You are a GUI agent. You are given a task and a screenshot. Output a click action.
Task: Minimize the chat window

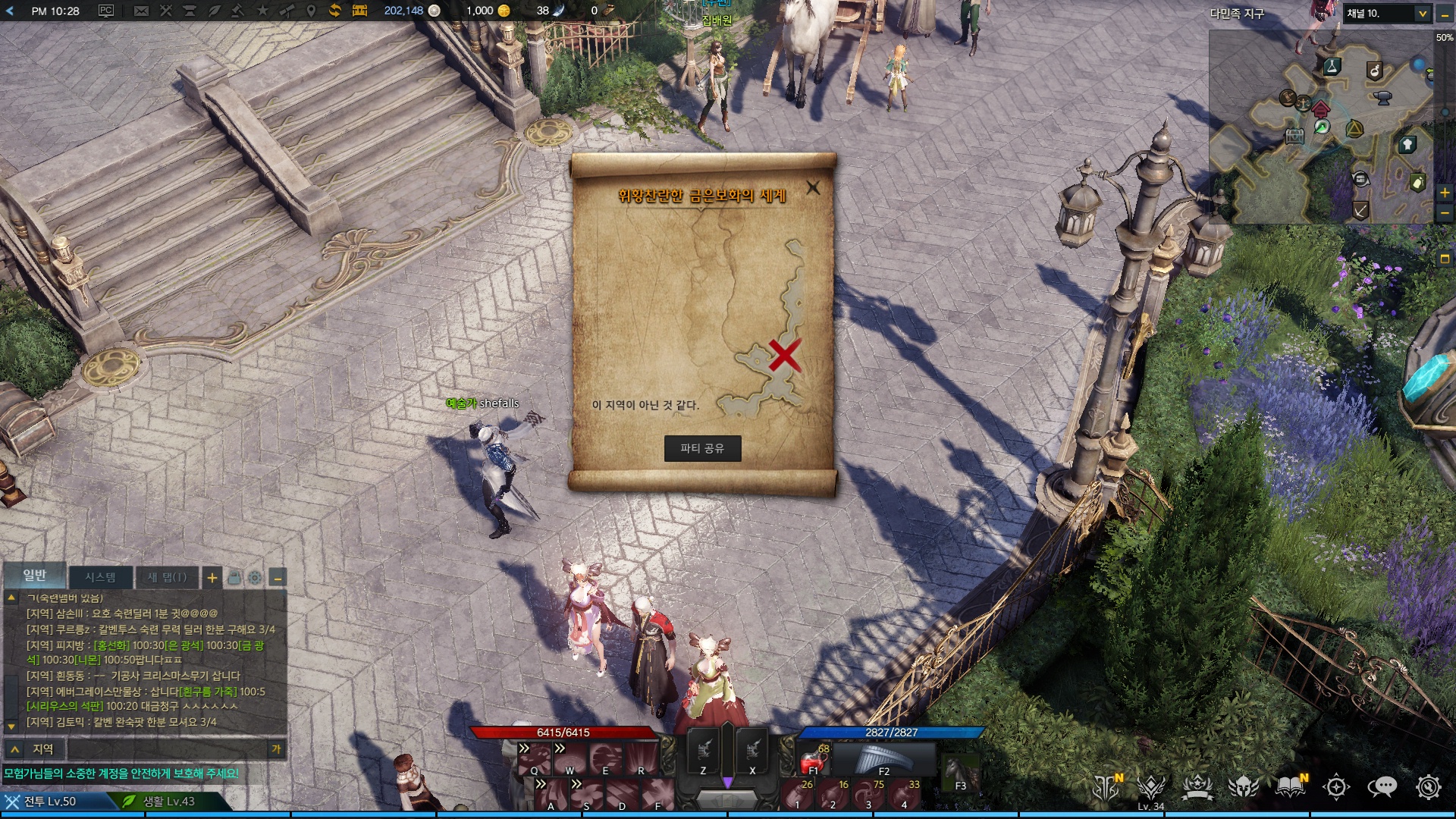pos(278,578)
